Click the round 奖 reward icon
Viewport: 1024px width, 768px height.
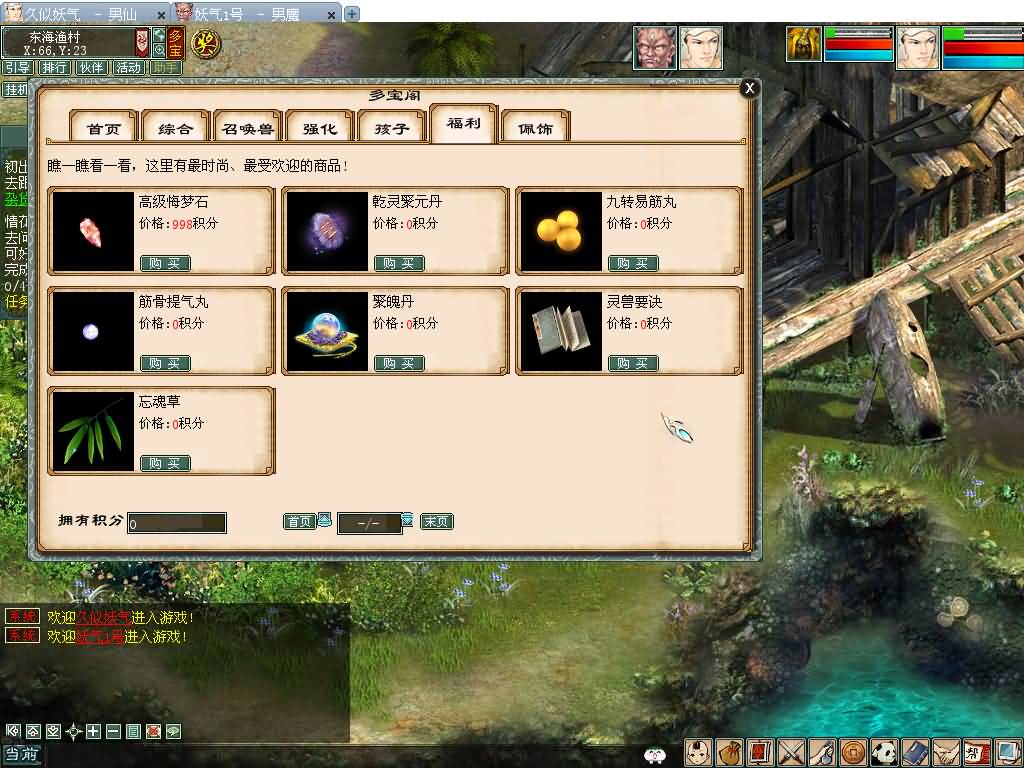[207, 44]
